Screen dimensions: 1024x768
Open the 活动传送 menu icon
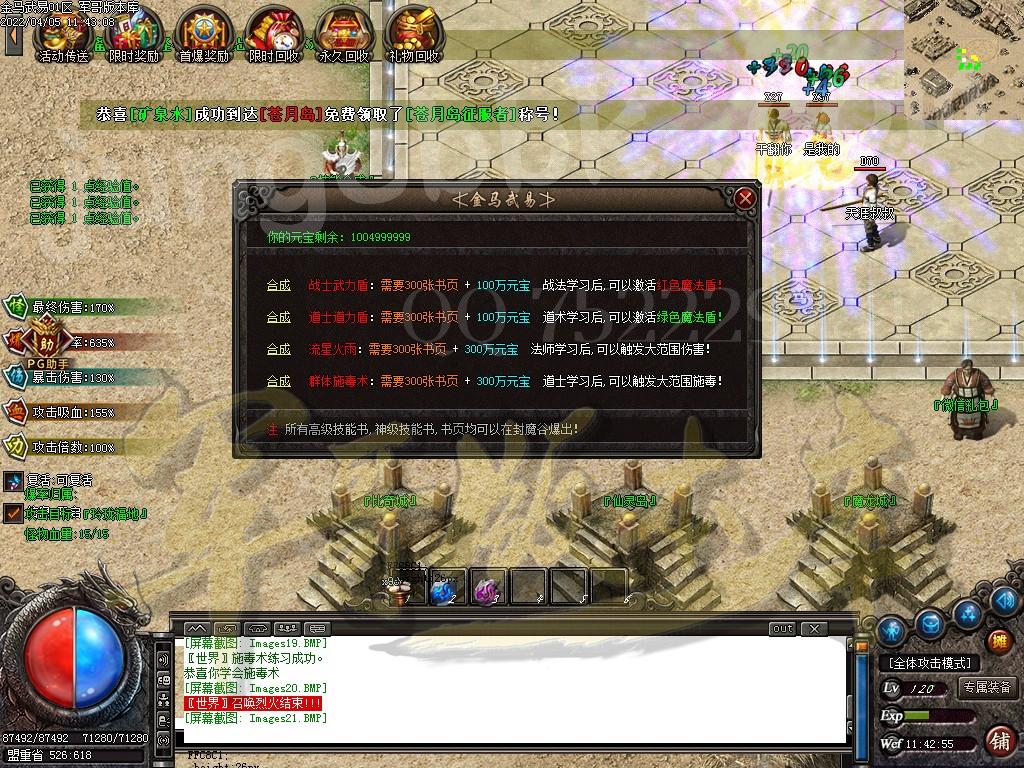click(62, 35)
